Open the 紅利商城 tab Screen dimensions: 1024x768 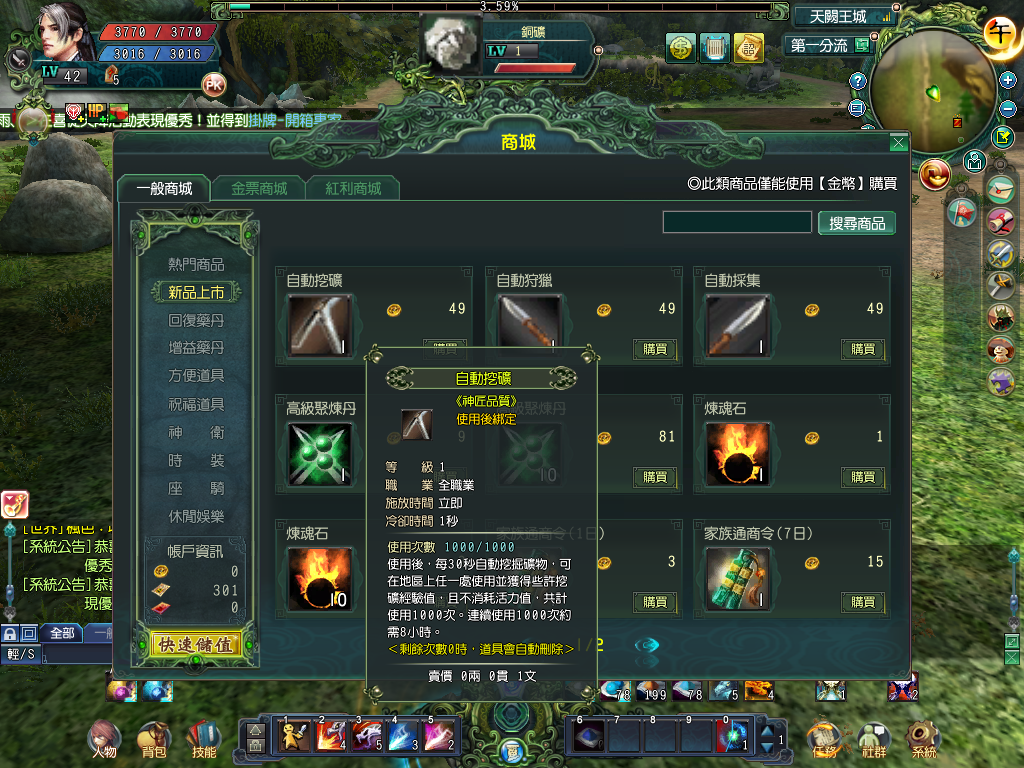353,188
